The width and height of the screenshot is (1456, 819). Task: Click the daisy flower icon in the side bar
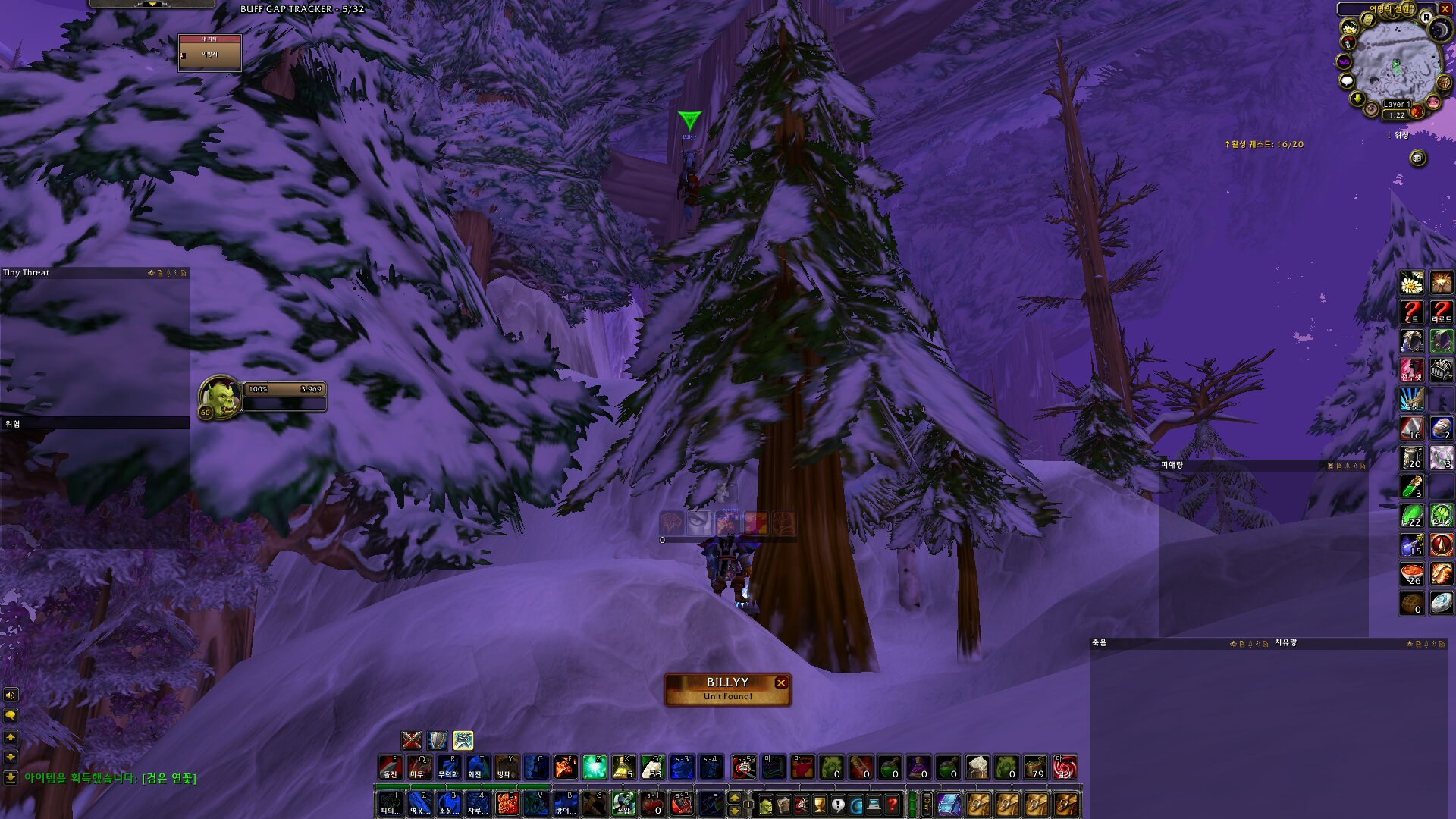click(1411, 283)
